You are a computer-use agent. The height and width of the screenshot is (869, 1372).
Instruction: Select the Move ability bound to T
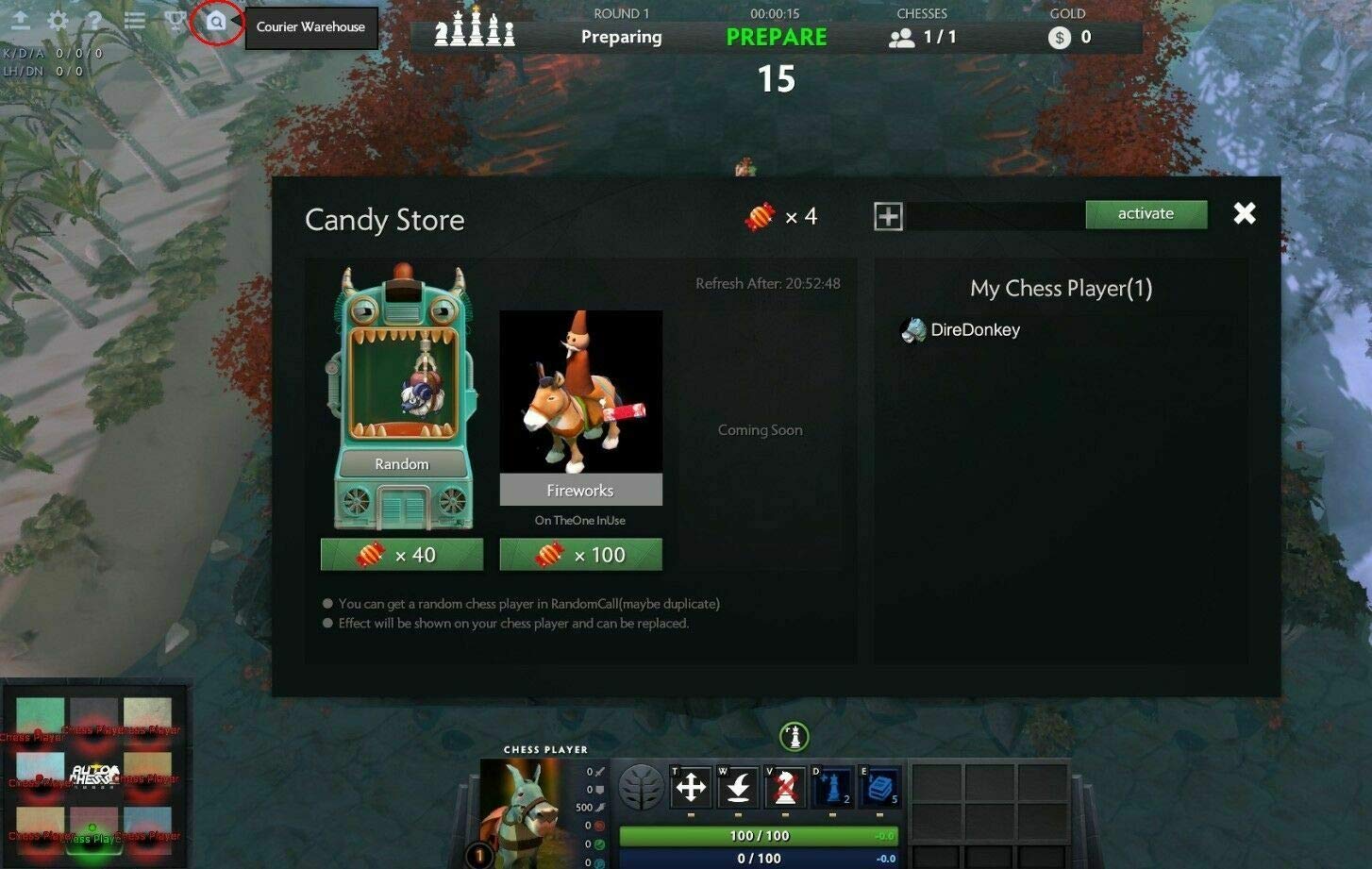[694, 787]
